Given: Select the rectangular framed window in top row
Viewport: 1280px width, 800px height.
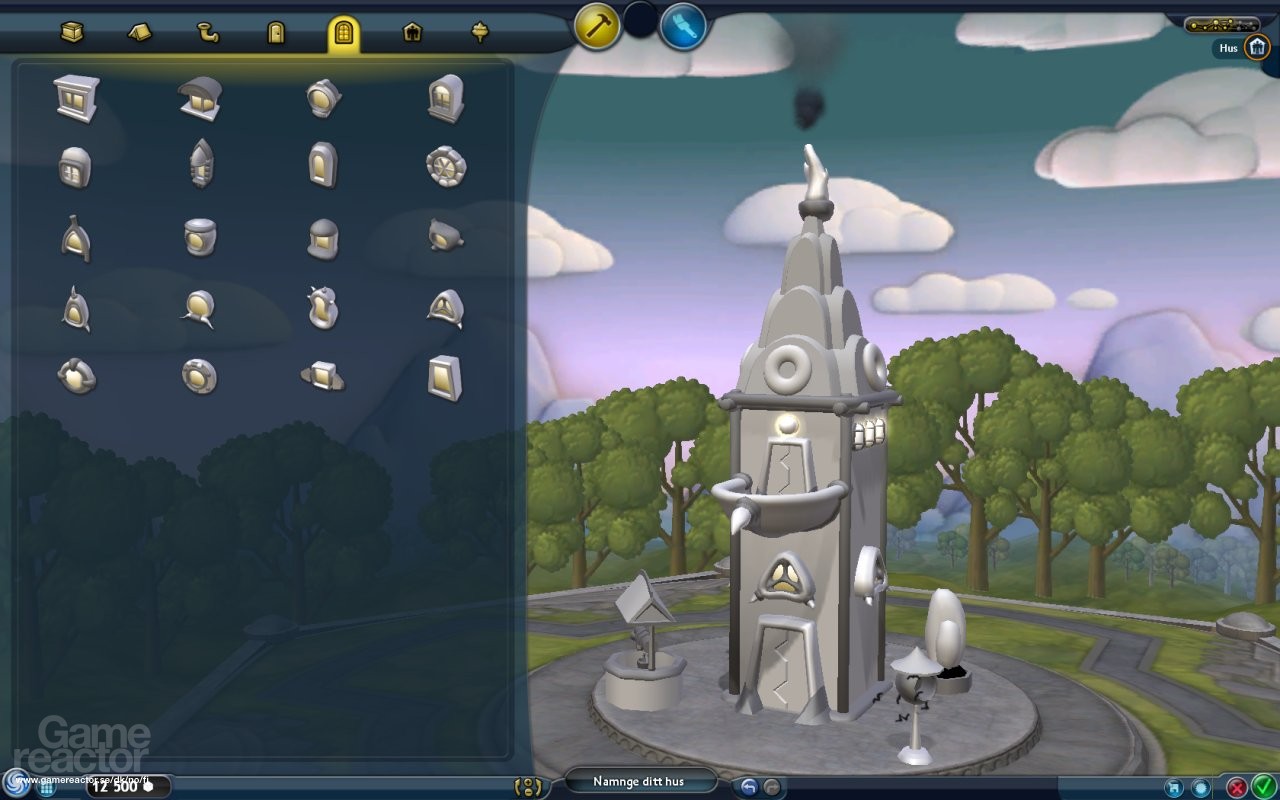Looking at the screenshot, I should (x=75, y=98).
